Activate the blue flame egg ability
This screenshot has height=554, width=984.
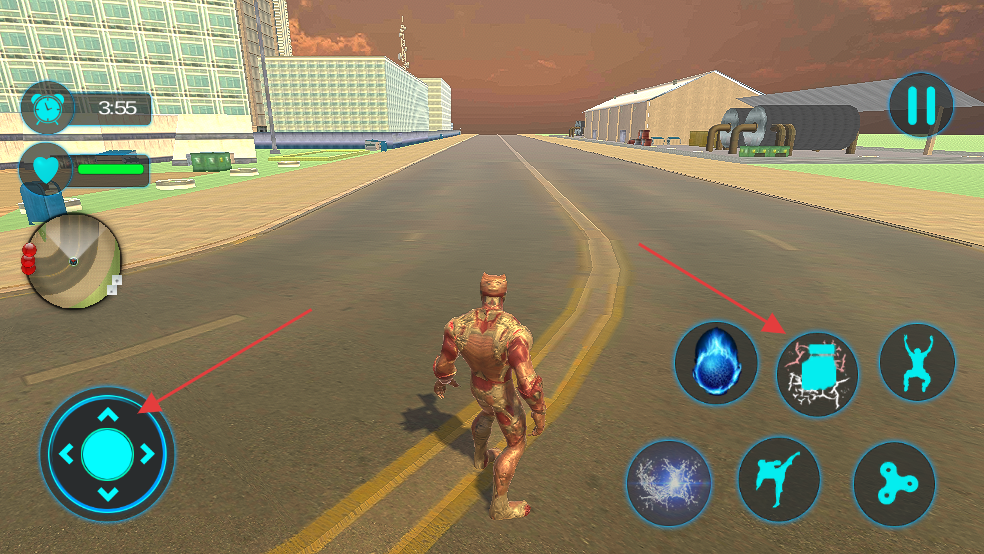(x=715, y=362)
